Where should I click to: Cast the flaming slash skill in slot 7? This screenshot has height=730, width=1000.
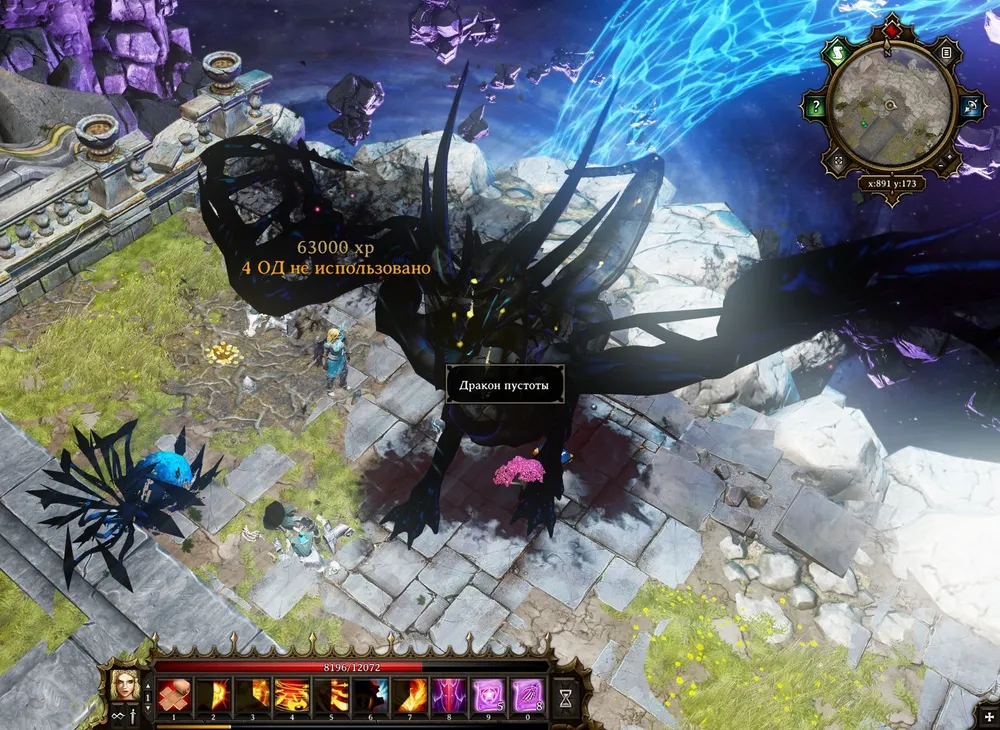[x=408, y=692]
